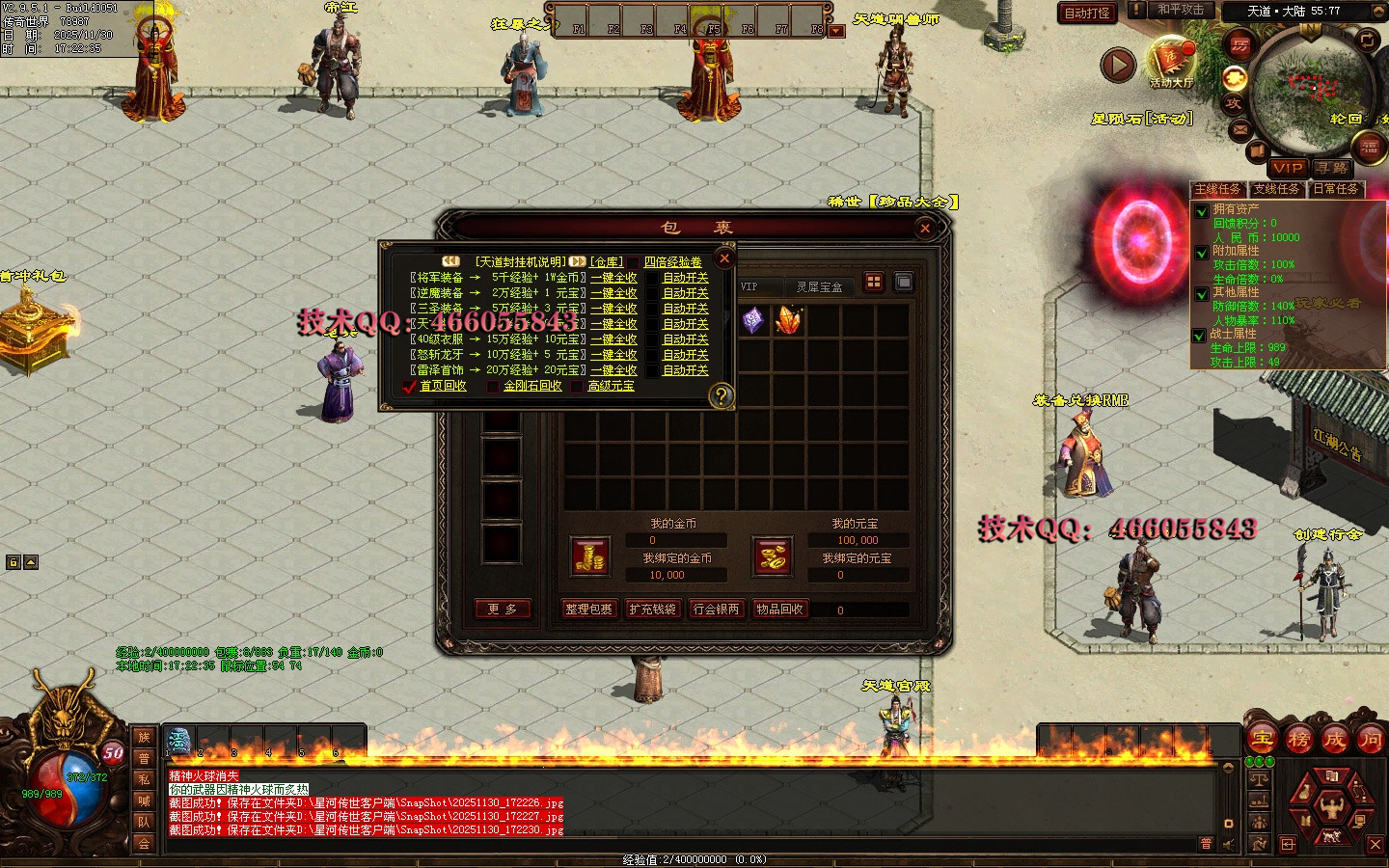The height and width of the screenshot is (868, 1389).
Task: Close the 包裹 inventory window
Action: (x=925, y=228)
